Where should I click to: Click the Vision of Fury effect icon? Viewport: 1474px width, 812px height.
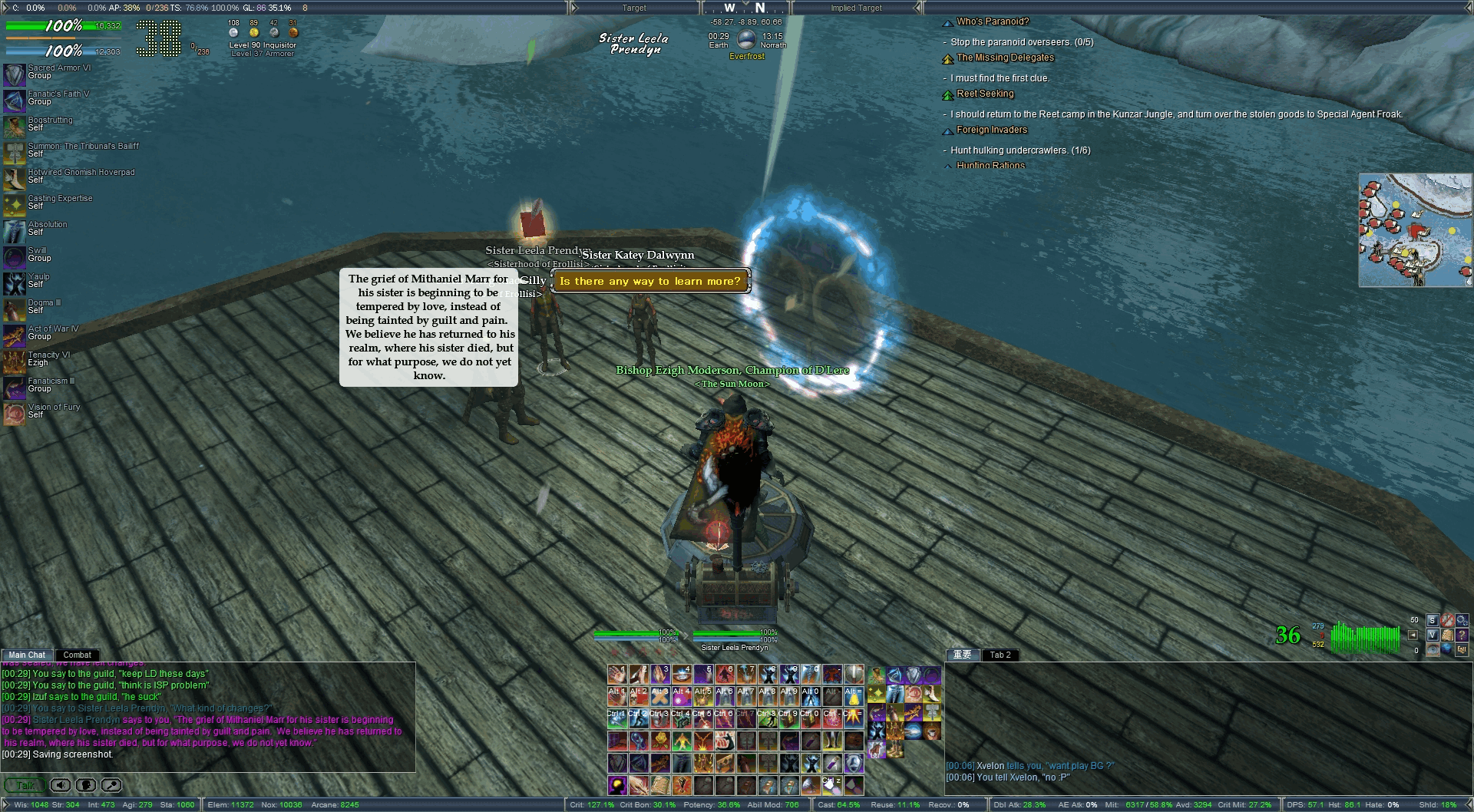[x=14, y=414]
